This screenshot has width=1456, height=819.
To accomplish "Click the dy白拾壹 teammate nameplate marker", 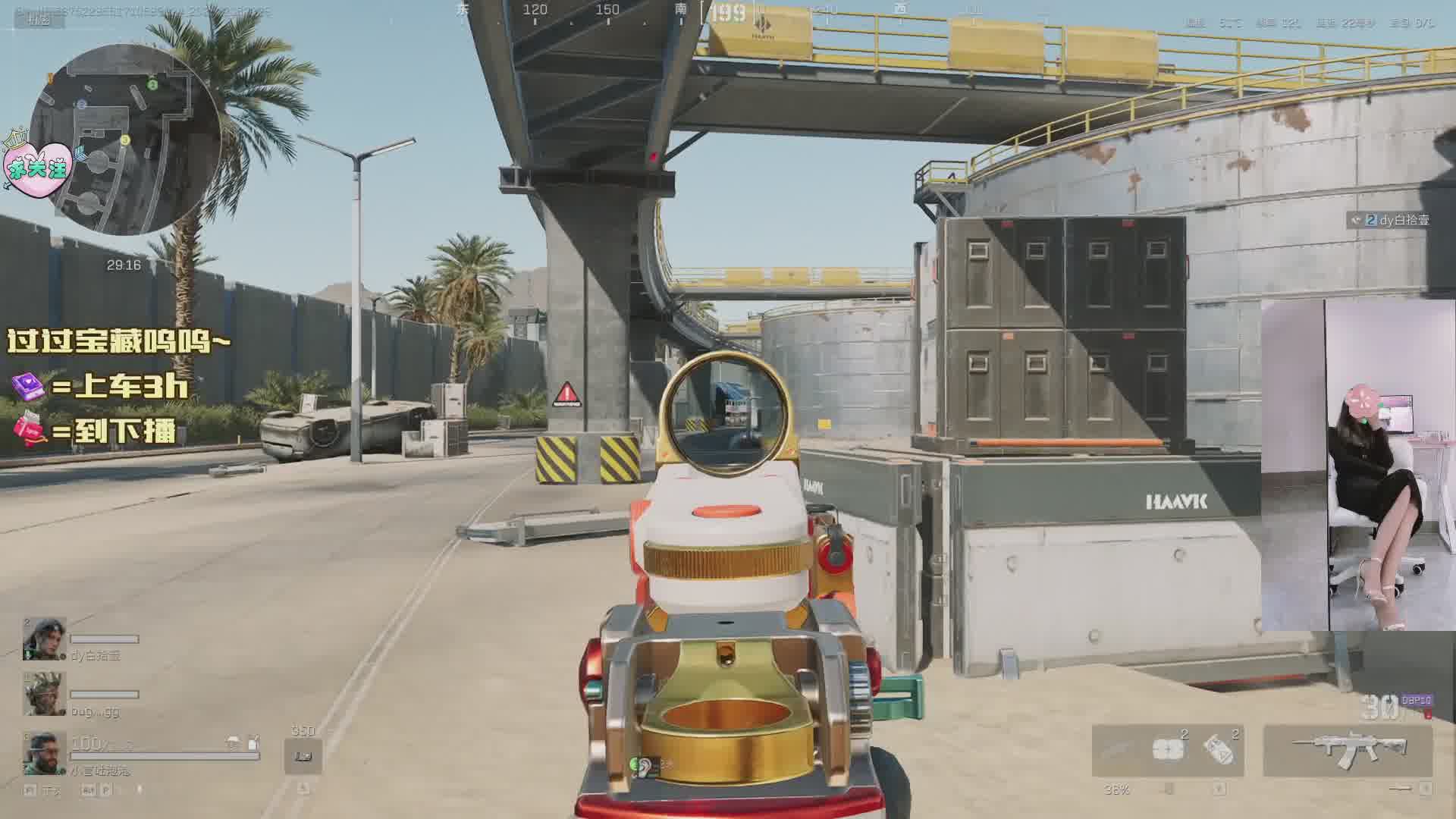I will (x=1390, y=220).
